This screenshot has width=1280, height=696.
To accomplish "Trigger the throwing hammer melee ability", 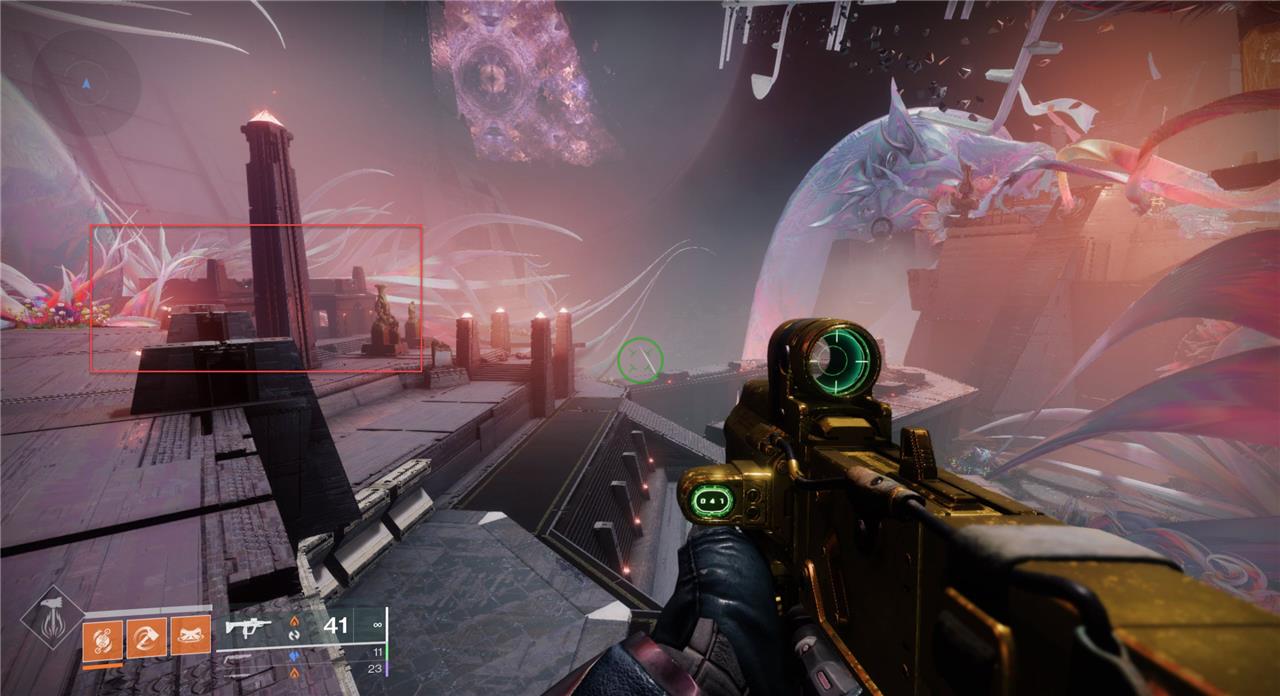I will pyautogui.click(x=146, y=637).
